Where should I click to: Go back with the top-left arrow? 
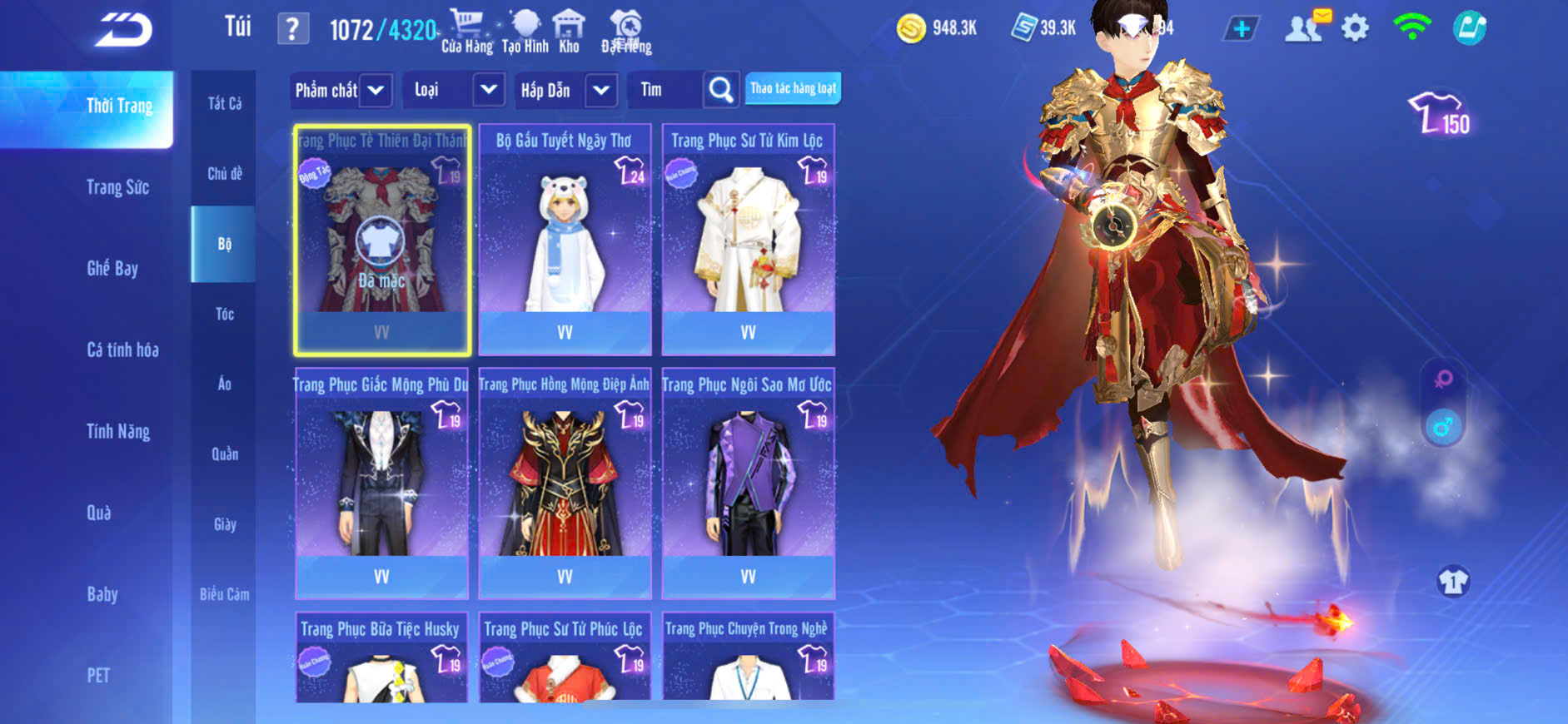pos(123,30)
